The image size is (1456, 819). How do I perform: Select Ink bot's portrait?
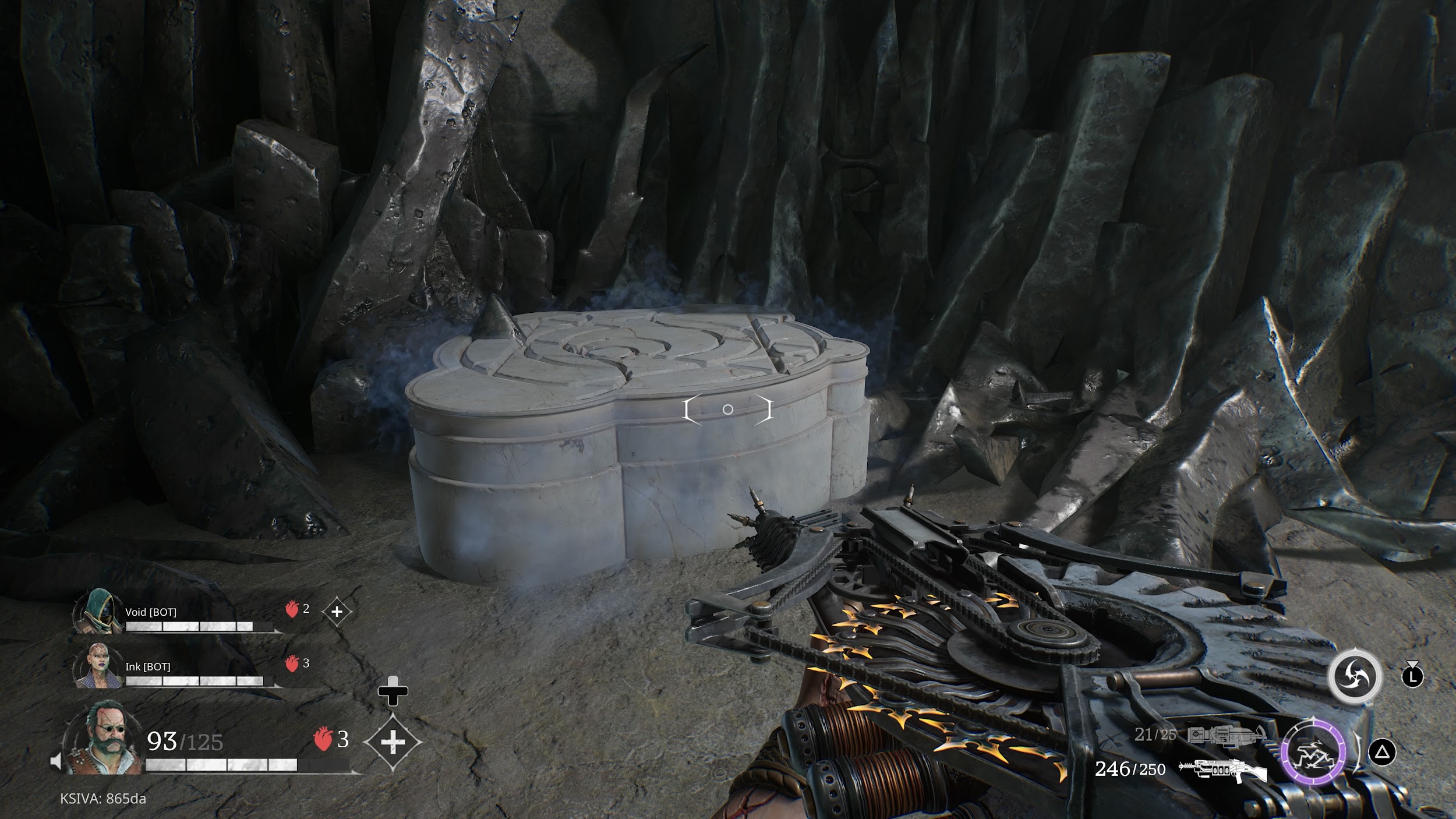pos(97,666)
